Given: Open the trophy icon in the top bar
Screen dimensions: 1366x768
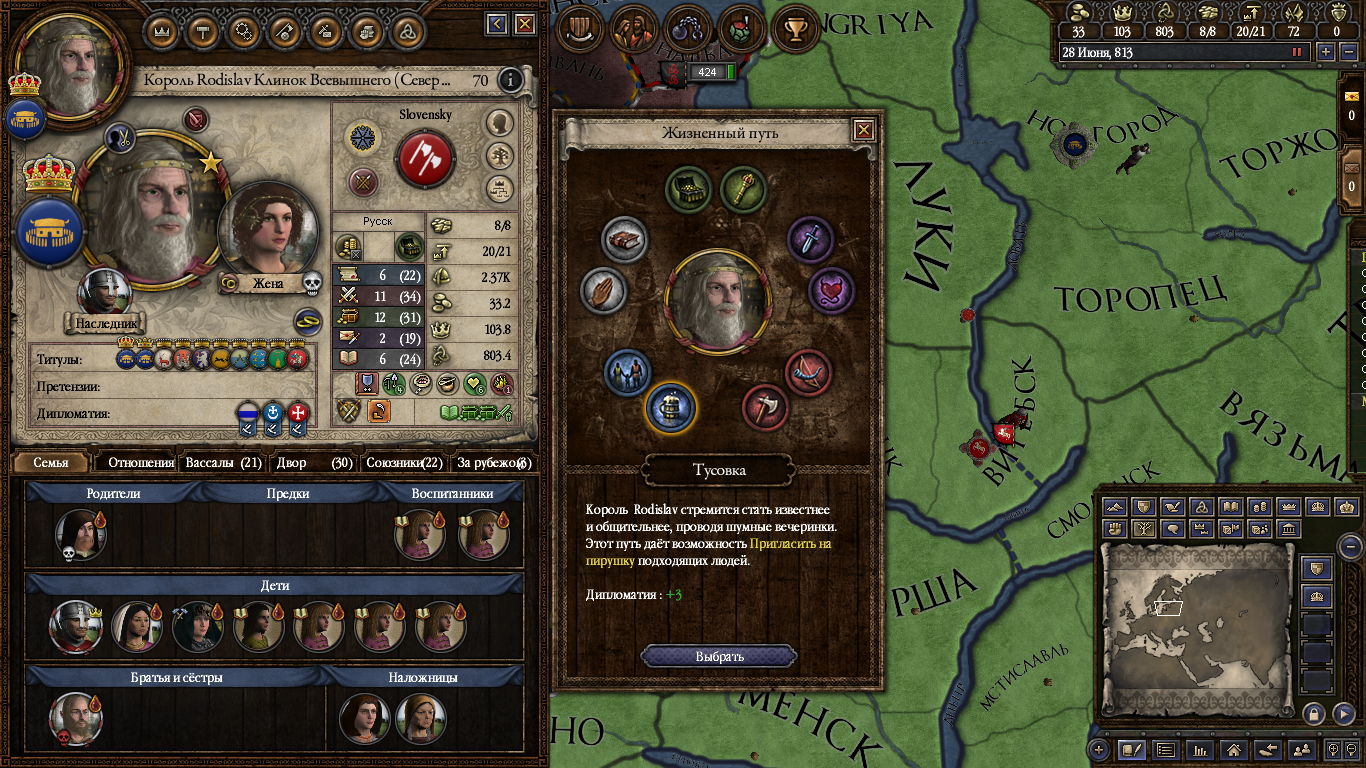Looking at the screenshot, I should (x=796, y=31).
